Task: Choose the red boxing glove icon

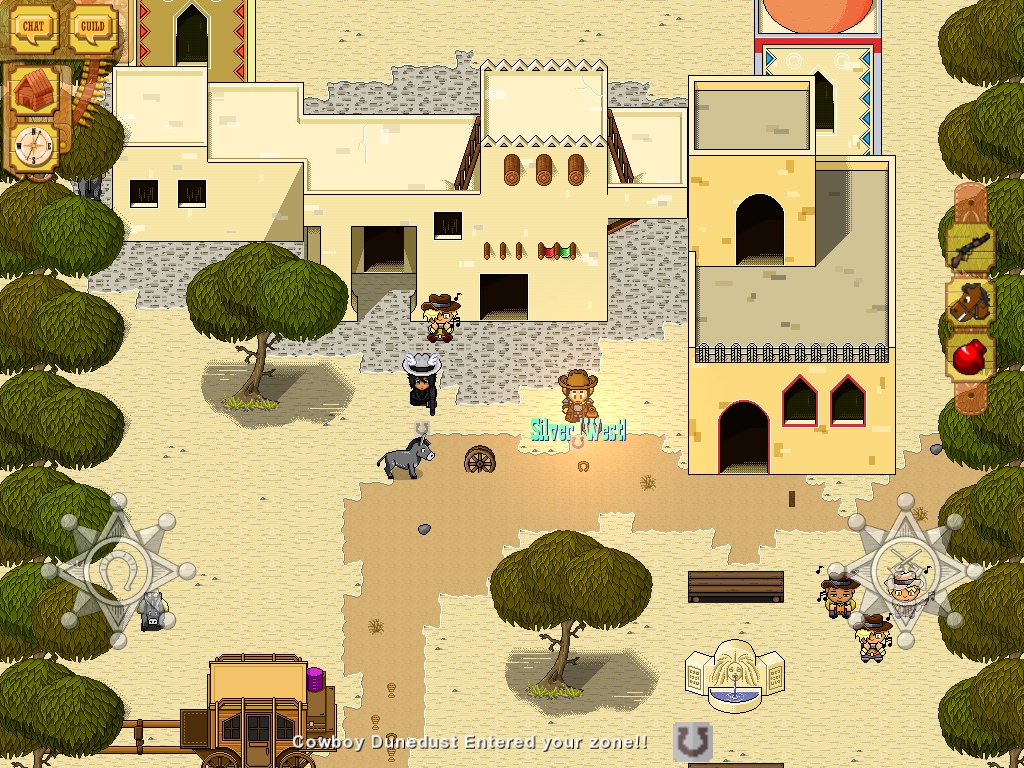Action: point(969,356)
